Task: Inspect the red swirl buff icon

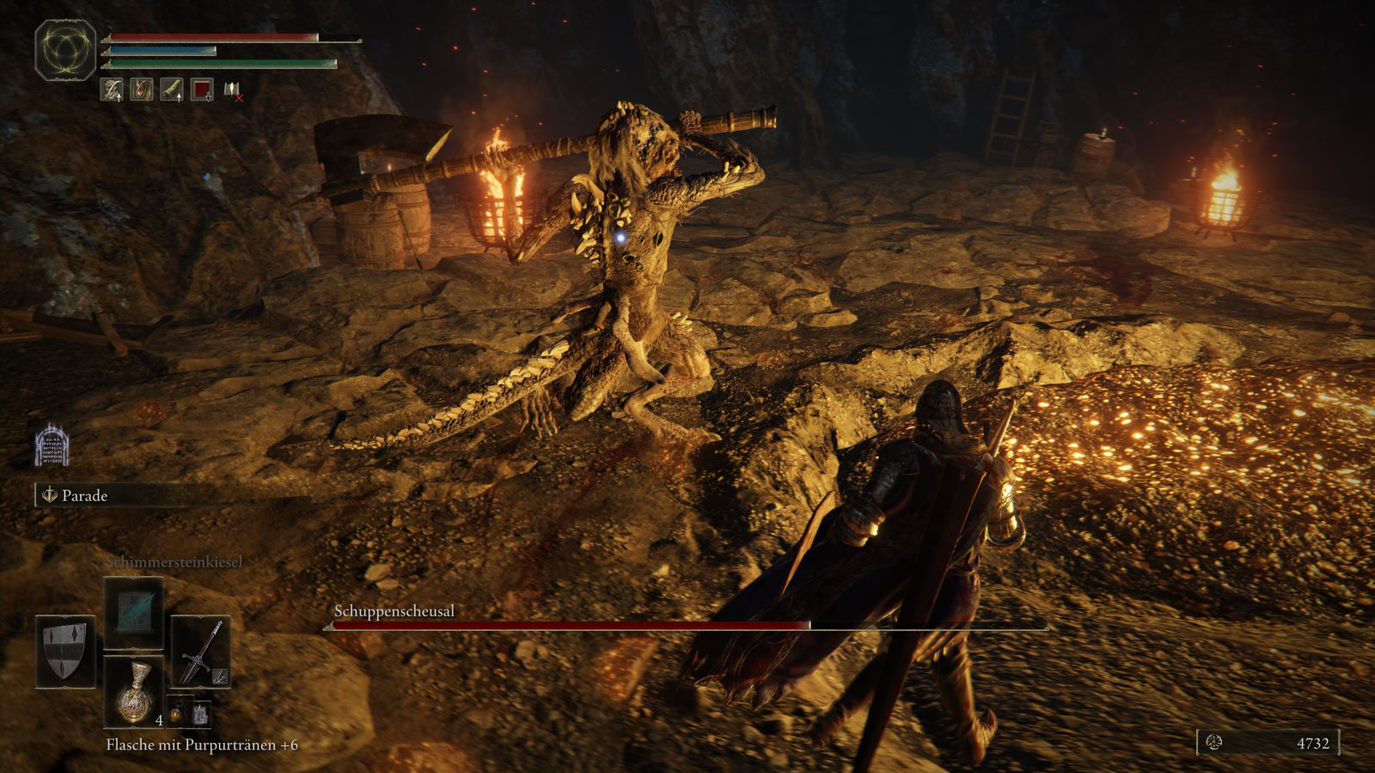Action: point(141,90)
